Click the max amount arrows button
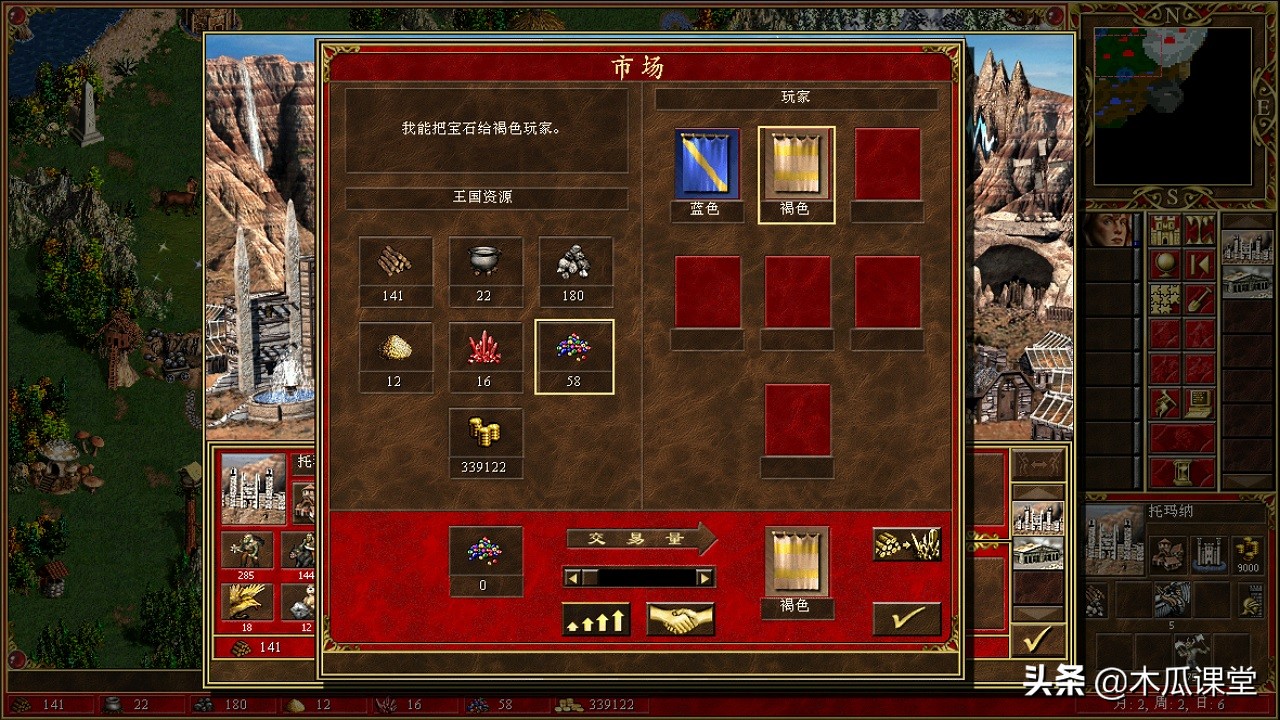Screen dimensions: 1280x720 coord(596,620)
